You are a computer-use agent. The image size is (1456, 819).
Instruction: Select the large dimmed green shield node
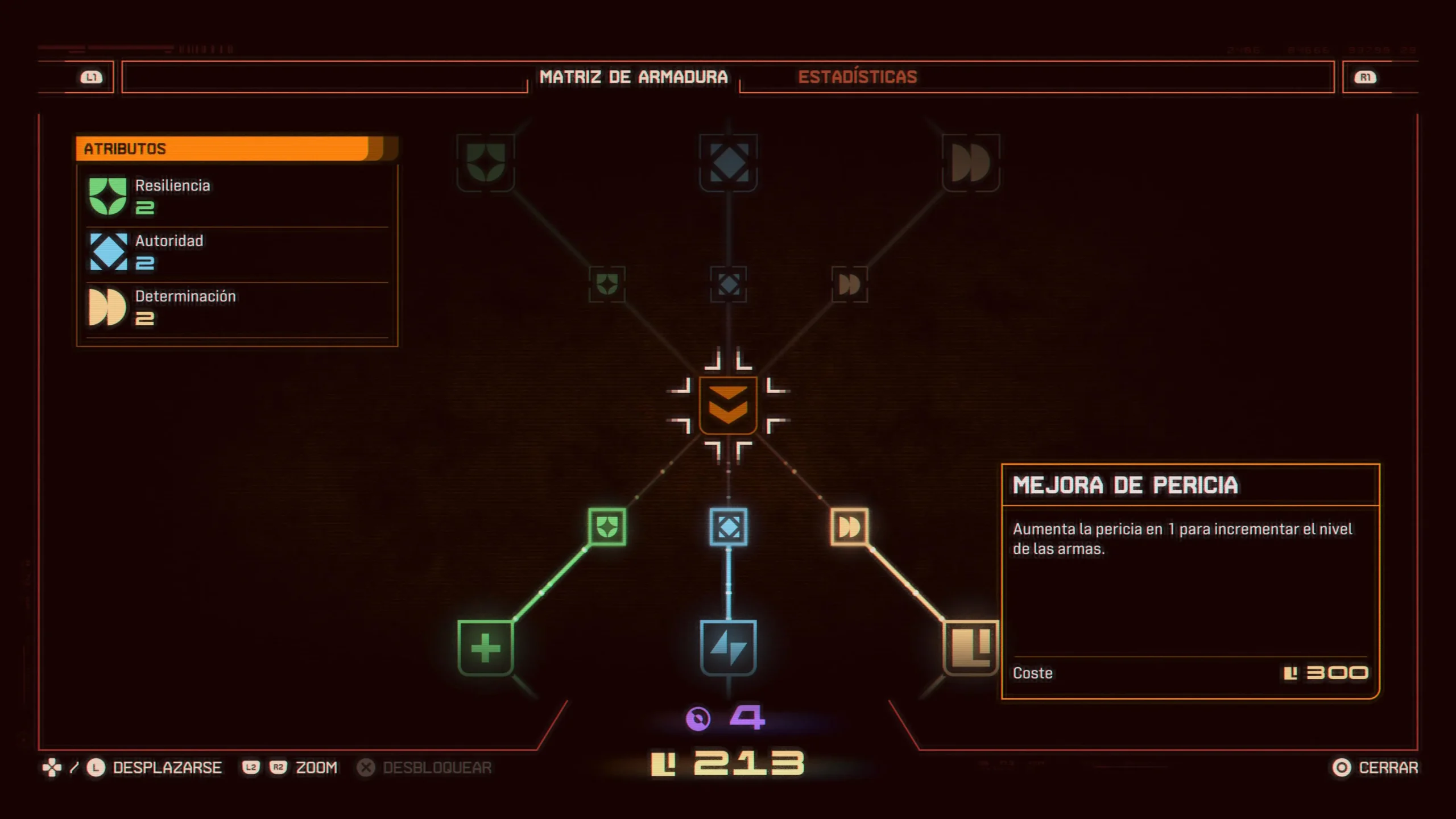click(x=486, y=163)
